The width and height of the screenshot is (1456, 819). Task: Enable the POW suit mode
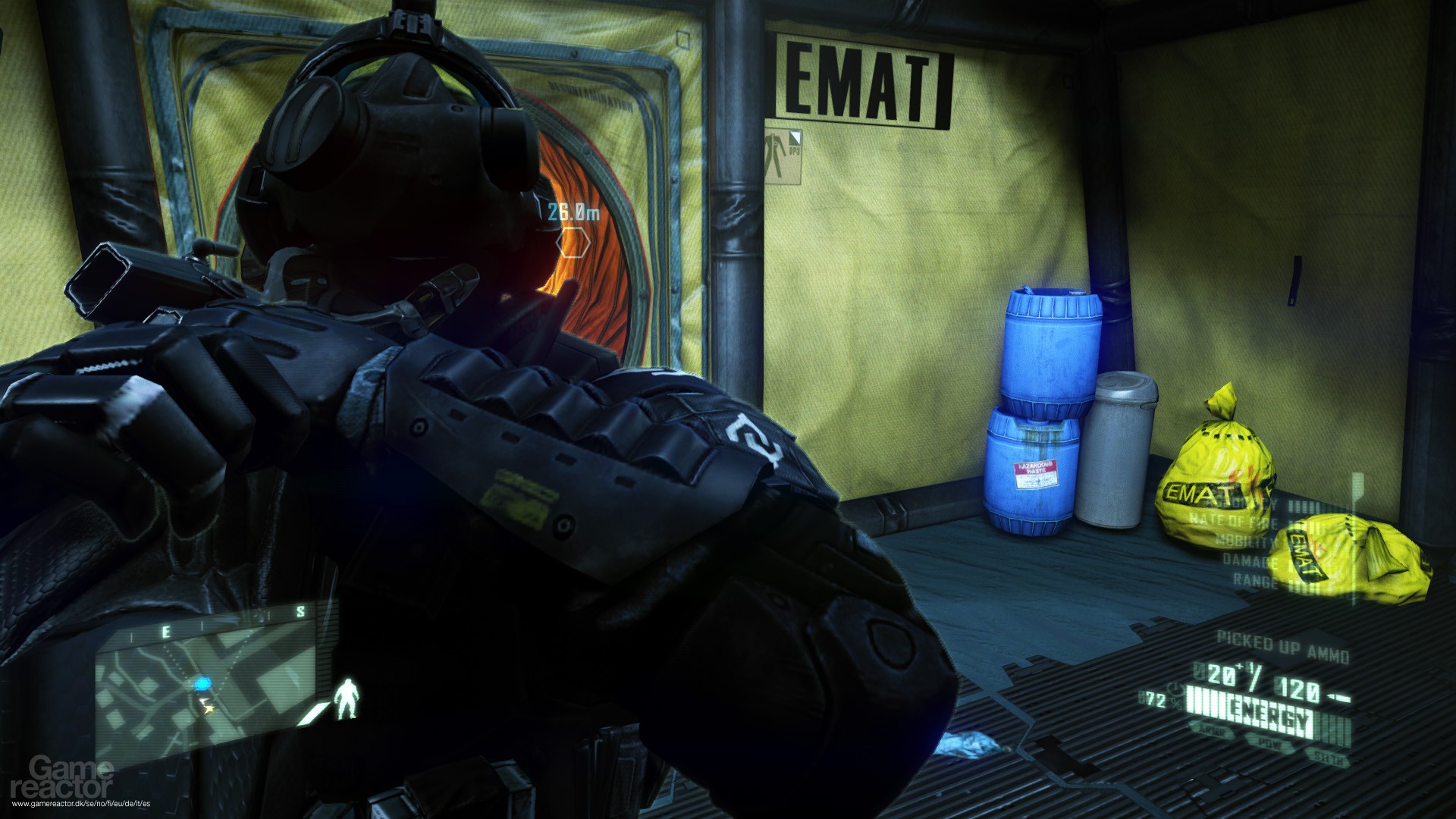coord(1269,745)
